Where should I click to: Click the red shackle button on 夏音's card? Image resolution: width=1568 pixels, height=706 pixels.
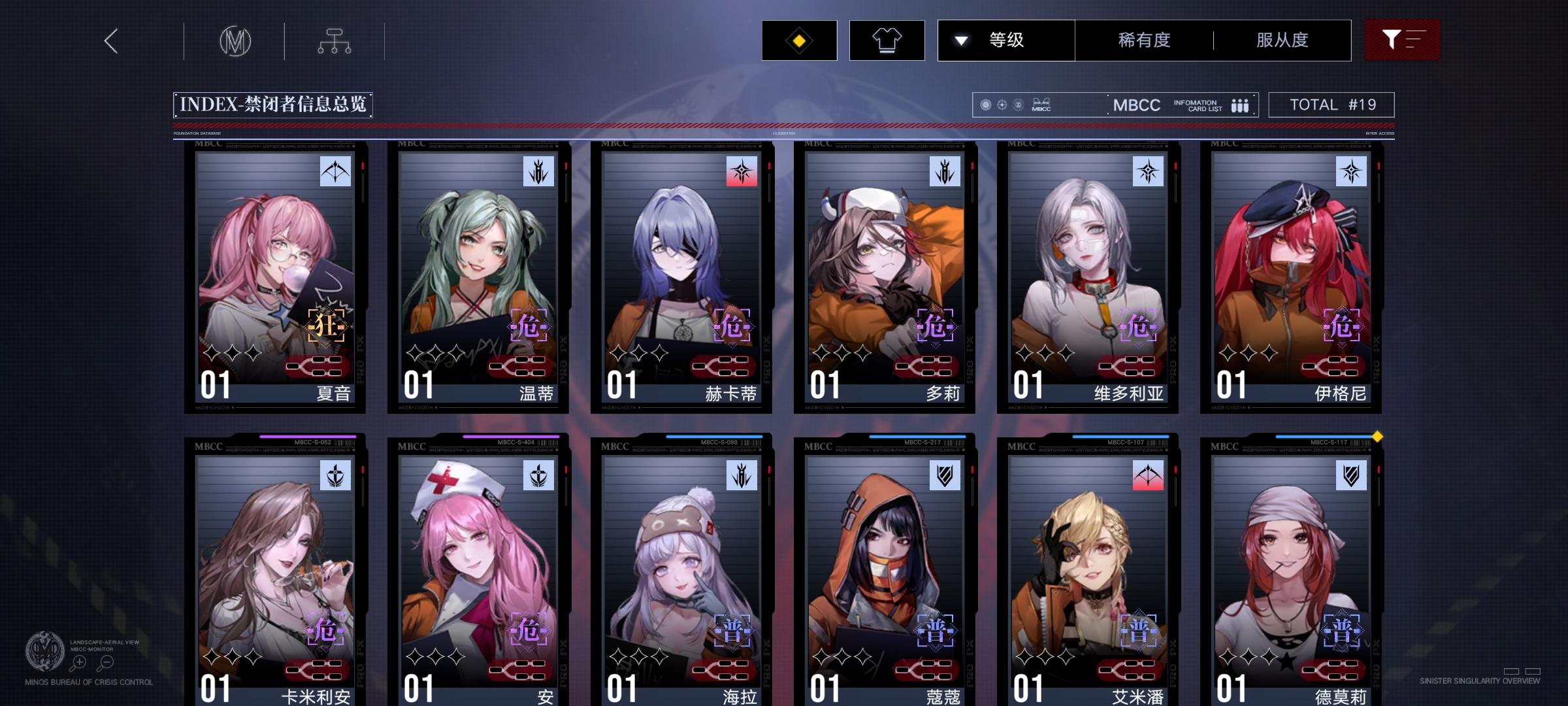pyautogui.click(x=316, y=366)
